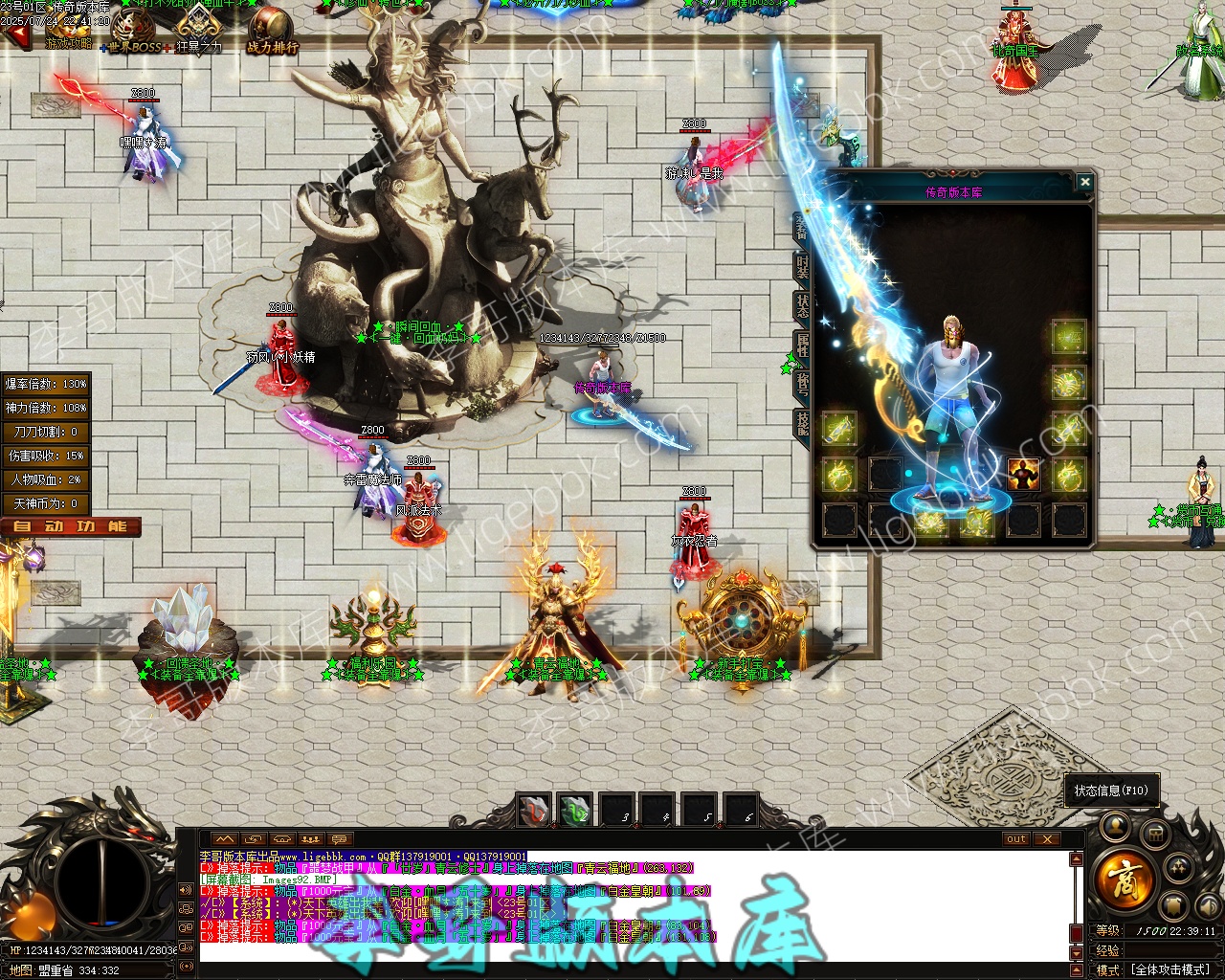The image size is (1225, 980).
Task: Select the helmet equipment slot
Action: coord(1069,338)
